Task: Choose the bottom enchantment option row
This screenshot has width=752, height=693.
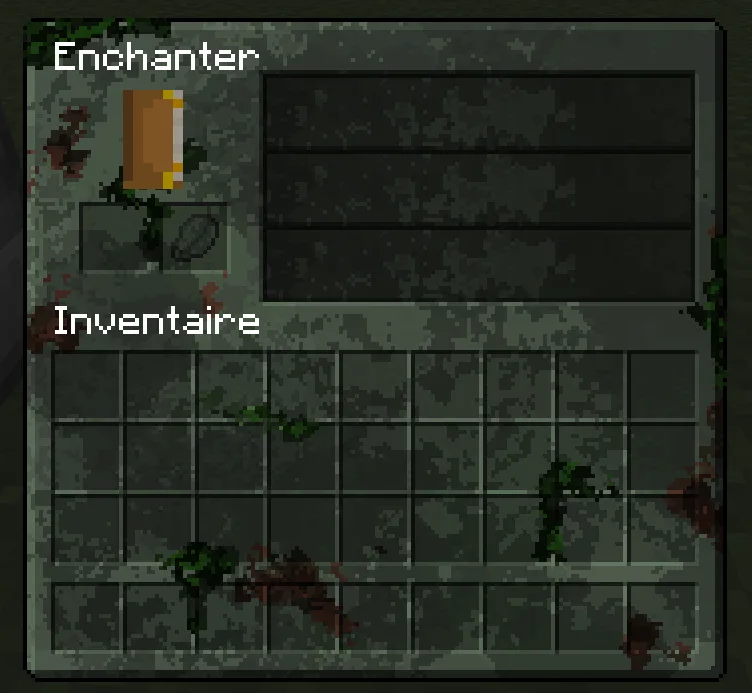Action: 478,265
